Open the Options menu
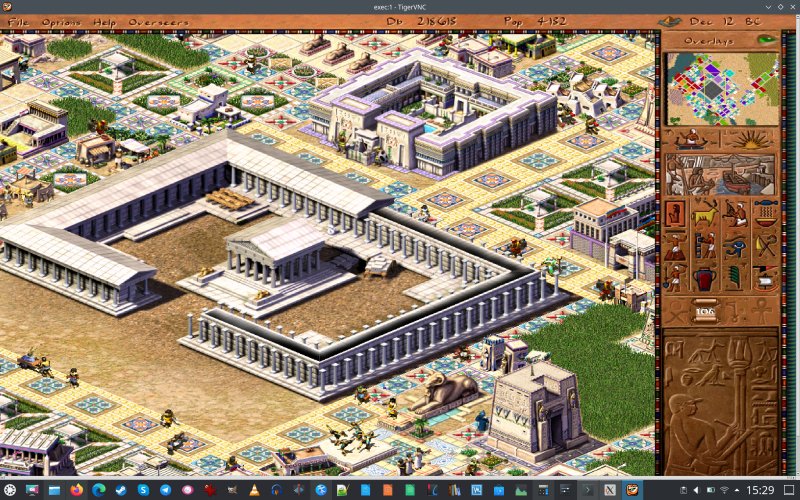 point(61,22)
